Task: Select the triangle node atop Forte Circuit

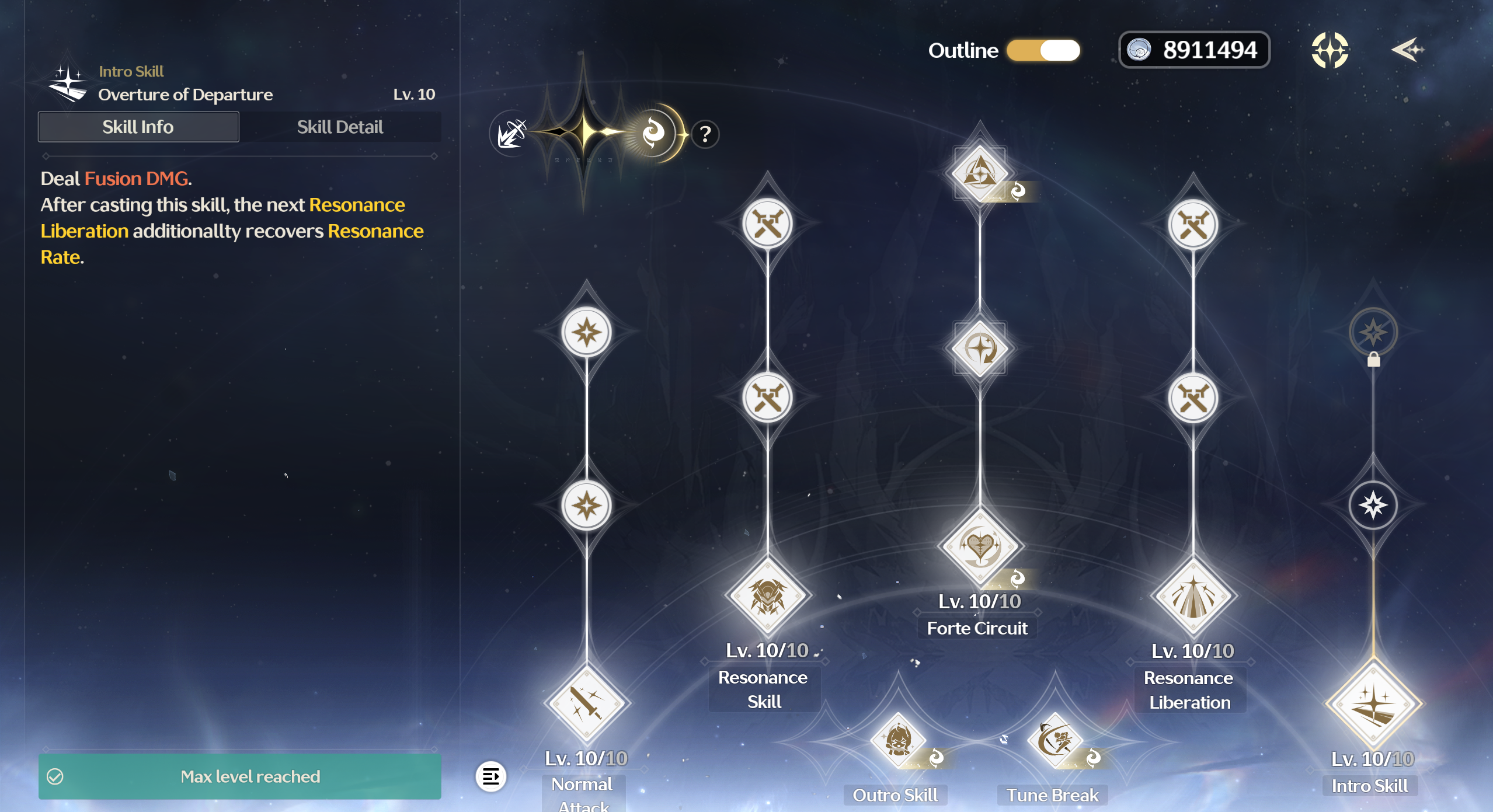Action: click(x=979, y=173)
